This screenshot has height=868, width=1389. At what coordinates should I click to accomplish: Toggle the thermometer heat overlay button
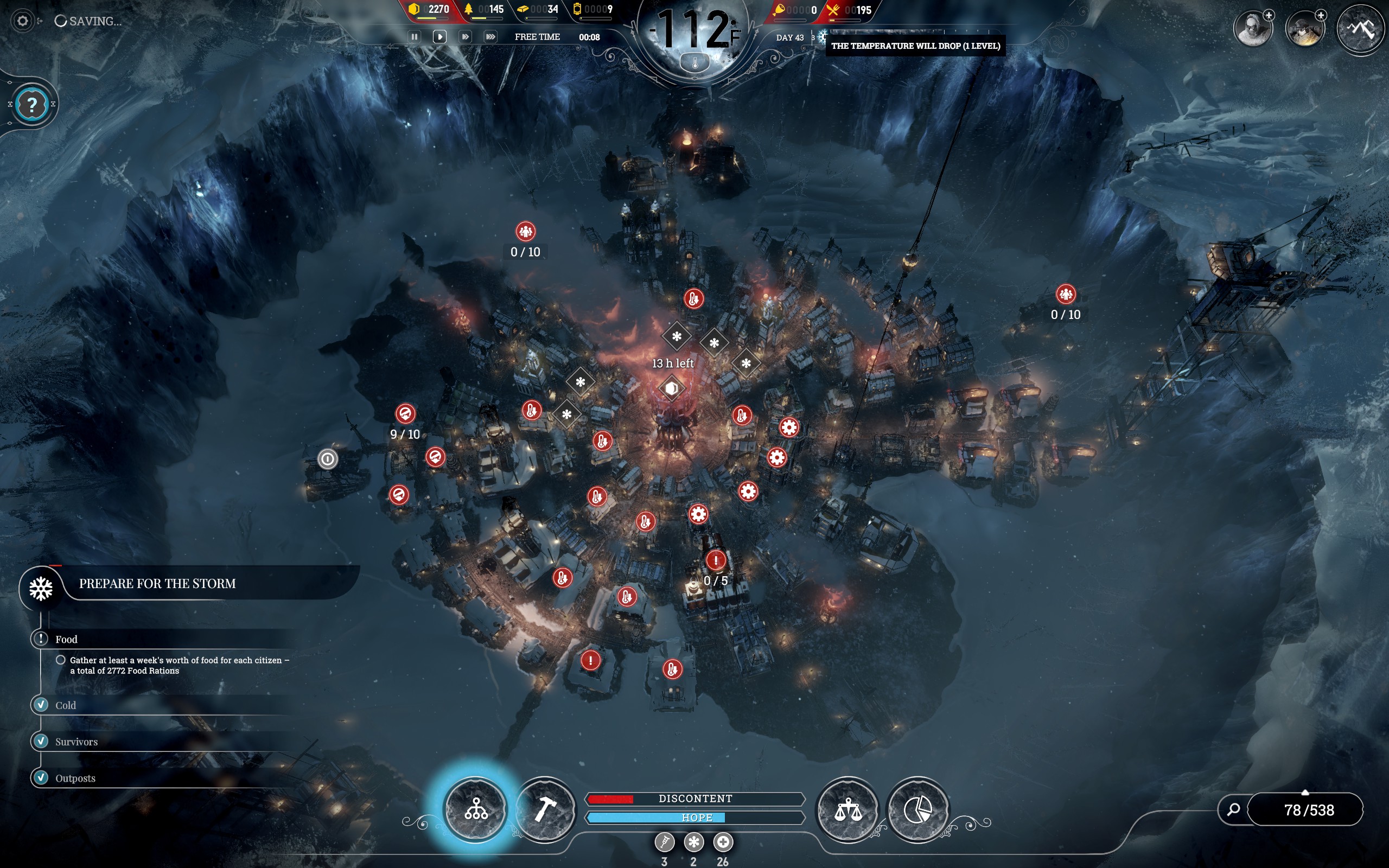694,63
